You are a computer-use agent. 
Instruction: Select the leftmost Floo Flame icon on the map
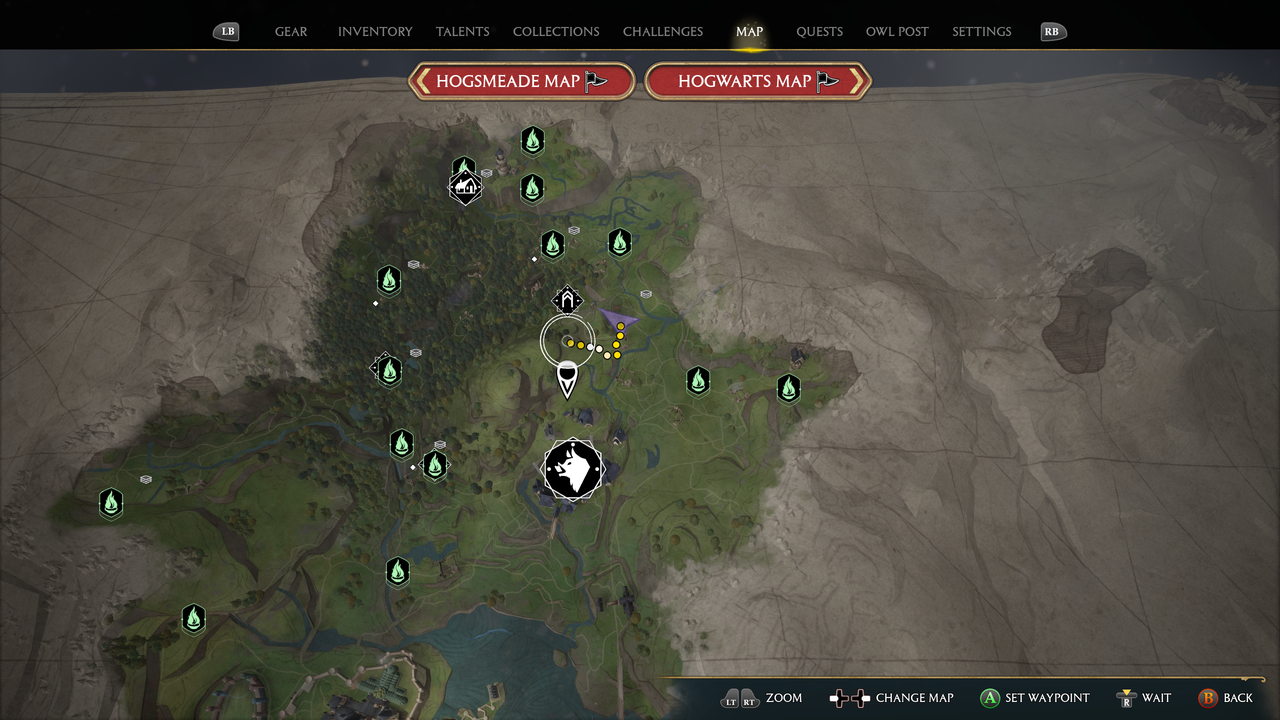111,504
